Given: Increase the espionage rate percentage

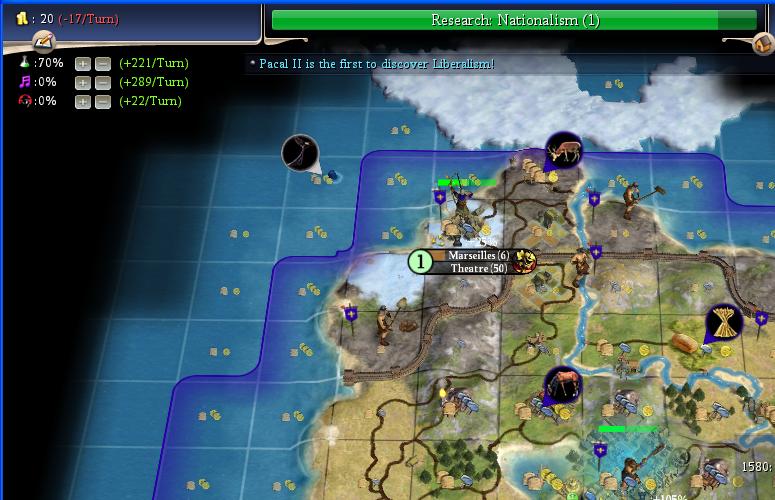Looking at the screenshot, I should (x=83, y=101).
